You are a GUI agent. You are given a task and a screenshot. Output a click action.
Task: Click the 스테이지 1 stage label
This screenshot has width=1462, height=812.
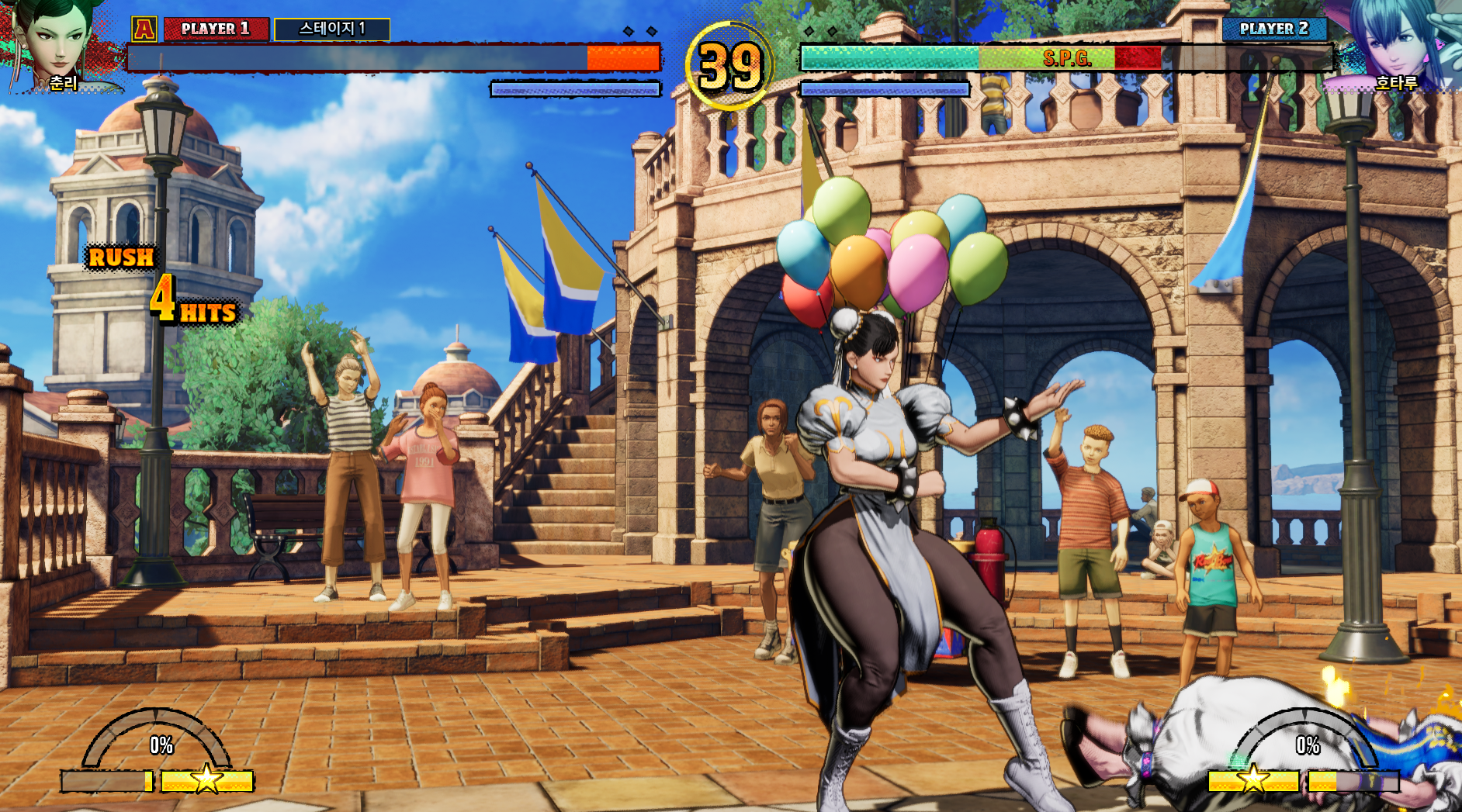(x=332, y=29)
